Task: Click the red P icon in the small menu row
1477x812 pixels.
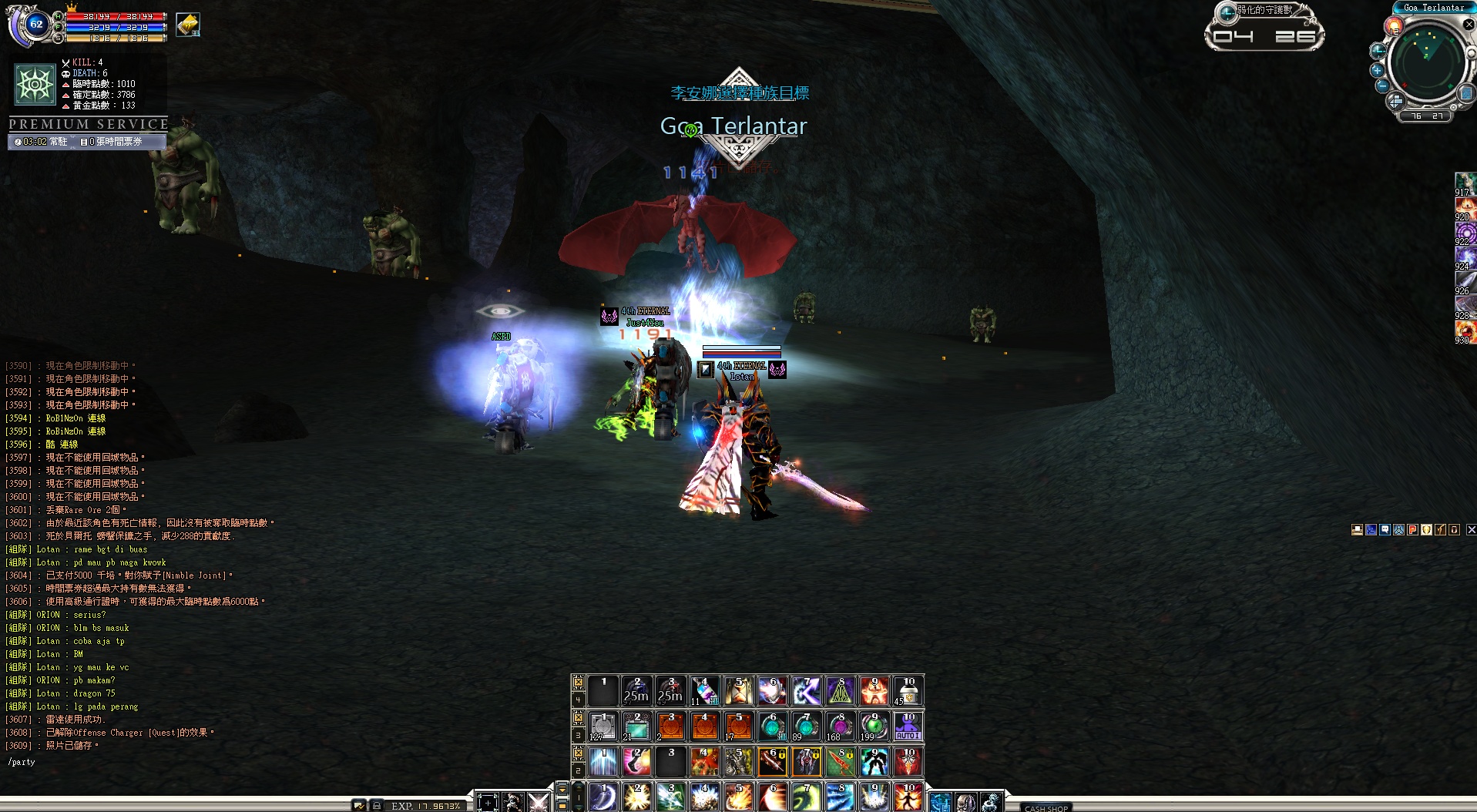Action: click(1412, 530)
